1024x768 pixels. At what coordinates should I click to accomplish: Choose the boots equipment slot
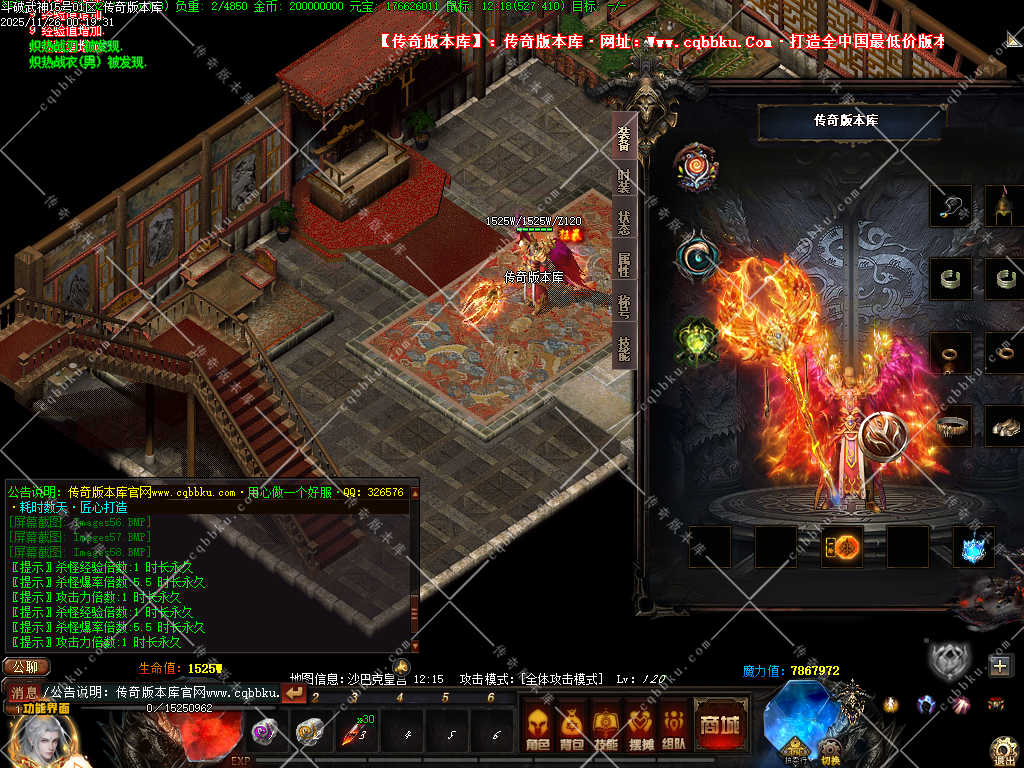click(x=1004, y=426)
